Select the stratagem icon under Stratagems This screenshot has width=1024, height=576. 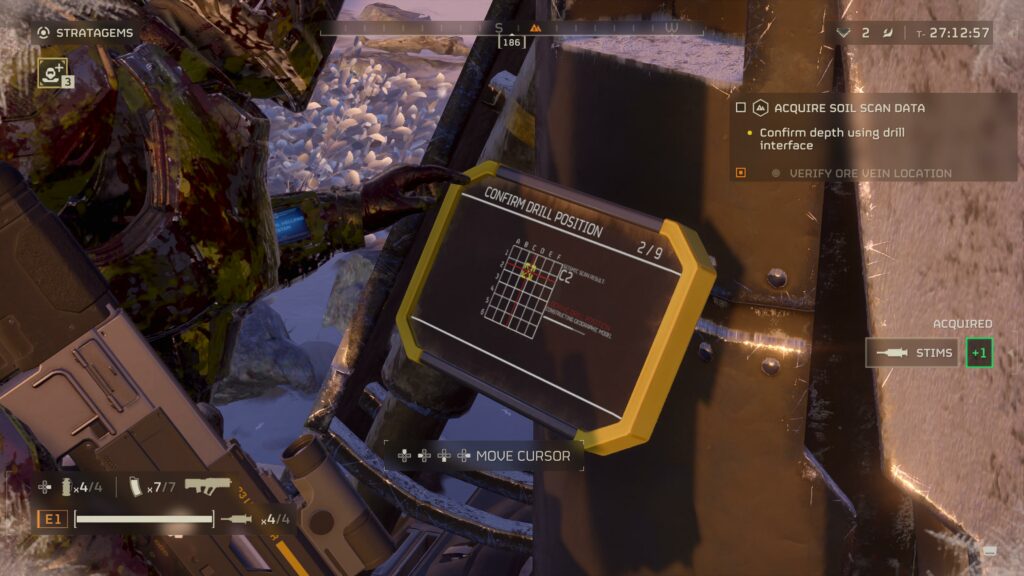tap(52, 72)
